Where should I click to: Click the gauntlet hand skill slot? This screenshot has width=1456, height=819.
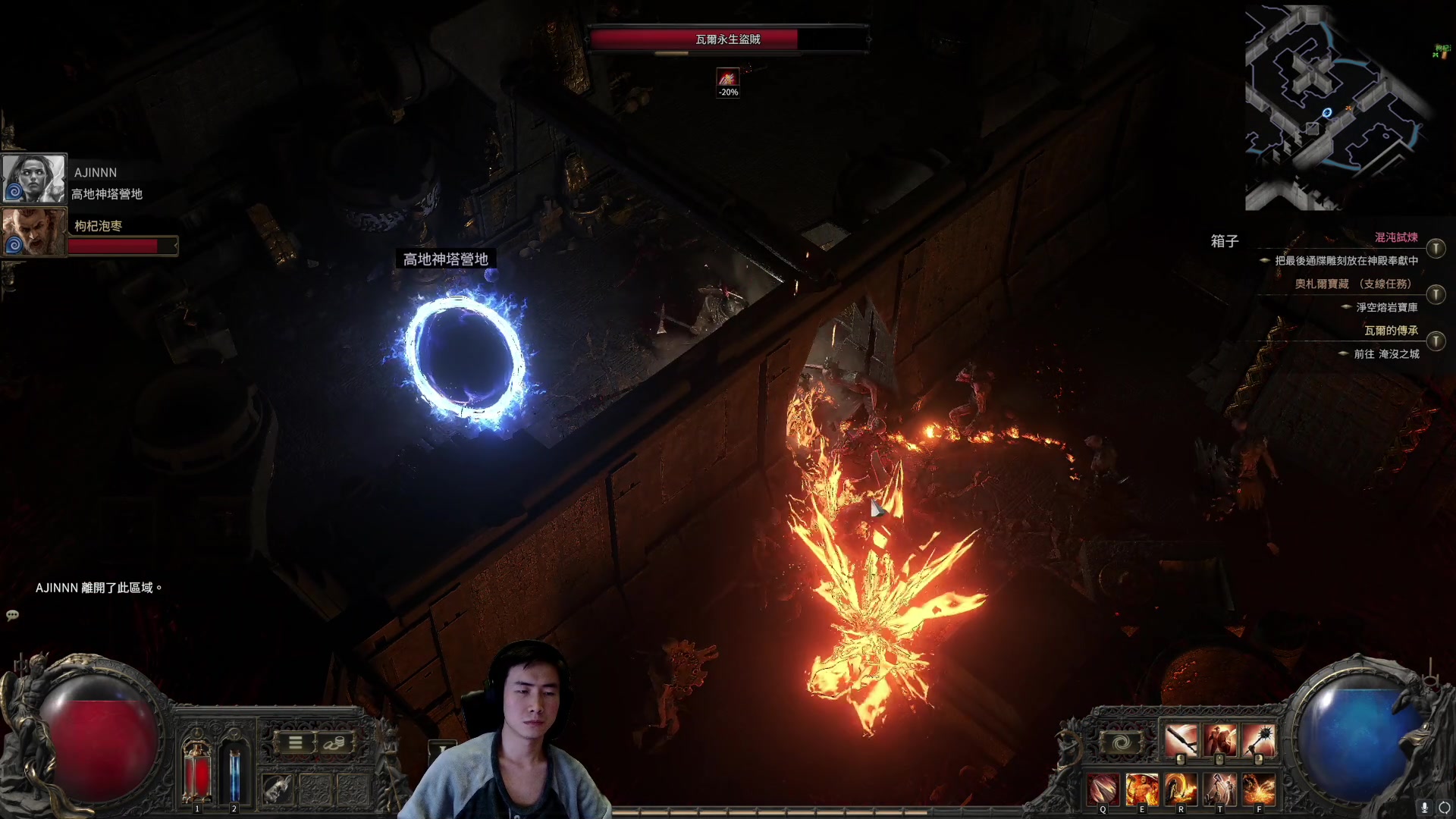[278, 790]
